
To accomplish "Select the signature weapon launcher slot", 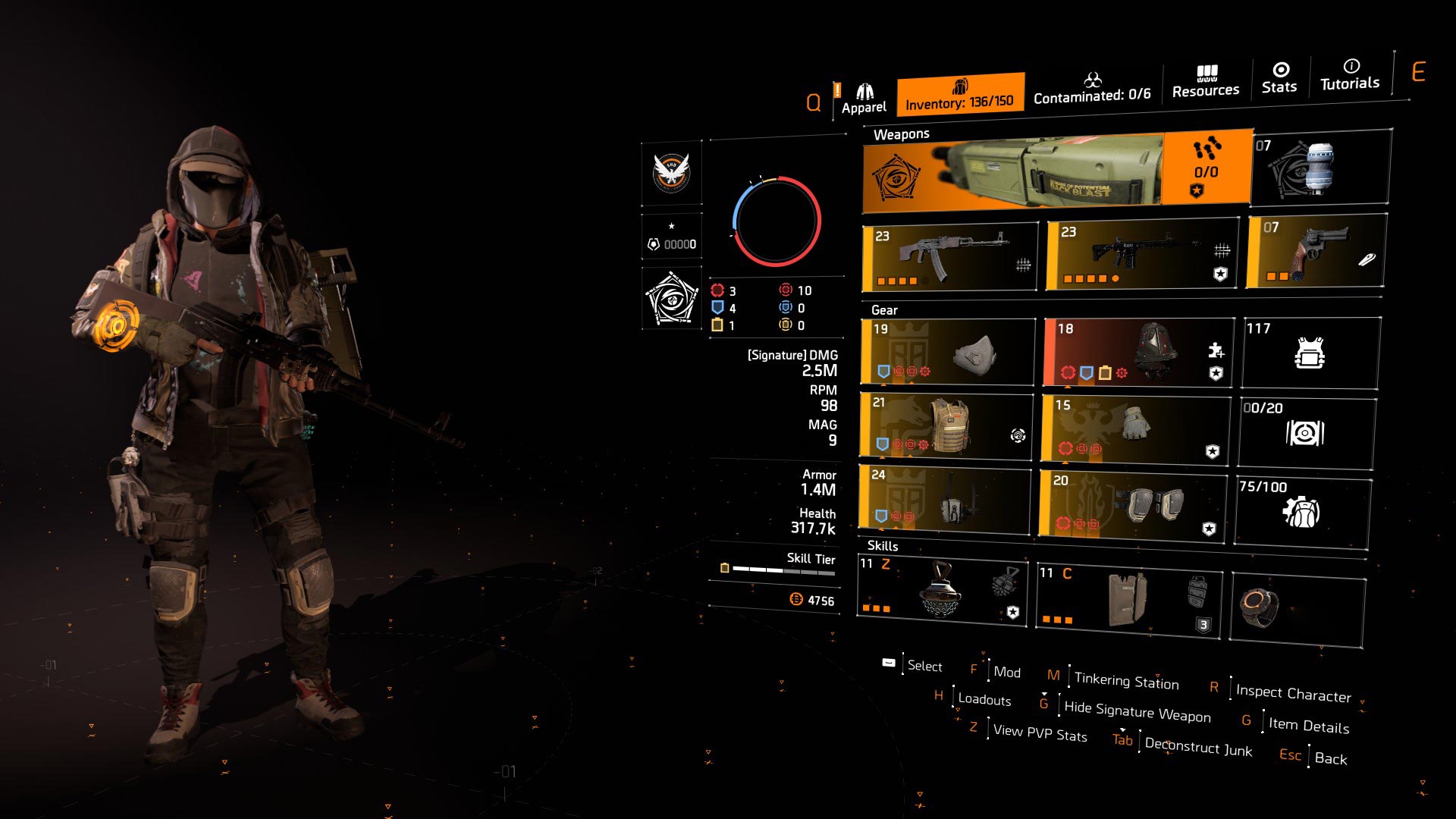I will pos(1056,171).
